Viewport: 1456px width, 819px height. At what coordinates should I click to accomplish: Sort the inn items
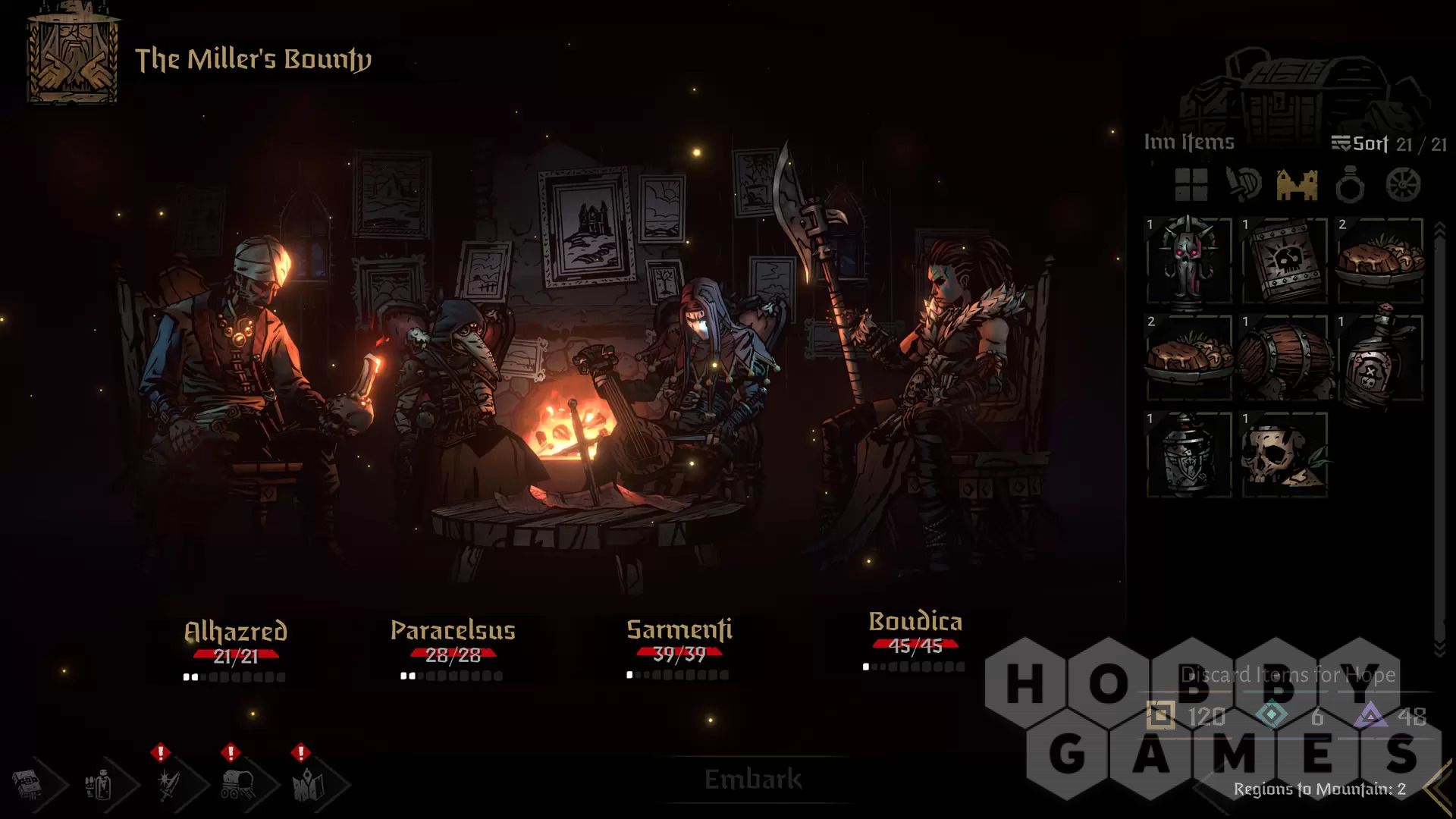coord(1361,143)
